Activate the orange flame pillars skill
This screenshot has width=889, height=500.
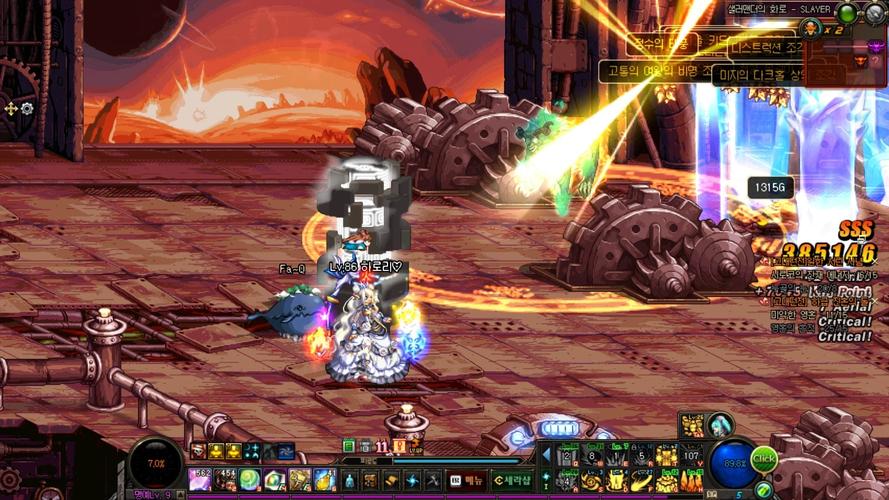click(x=691, y=481)
